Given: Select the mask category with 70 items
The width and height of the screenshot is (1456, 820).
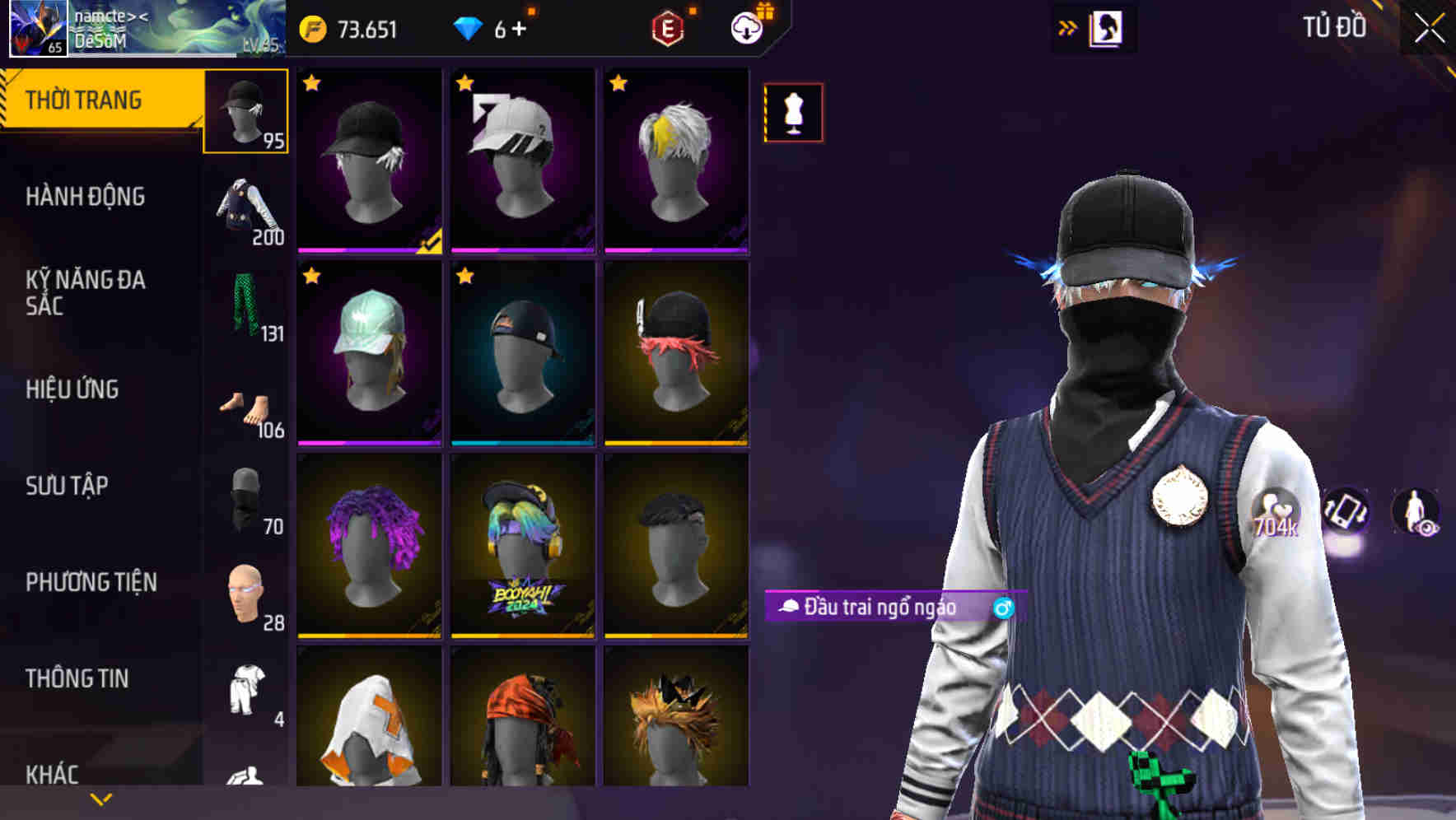Looking at the screenshot, I should tap(245, 494).
